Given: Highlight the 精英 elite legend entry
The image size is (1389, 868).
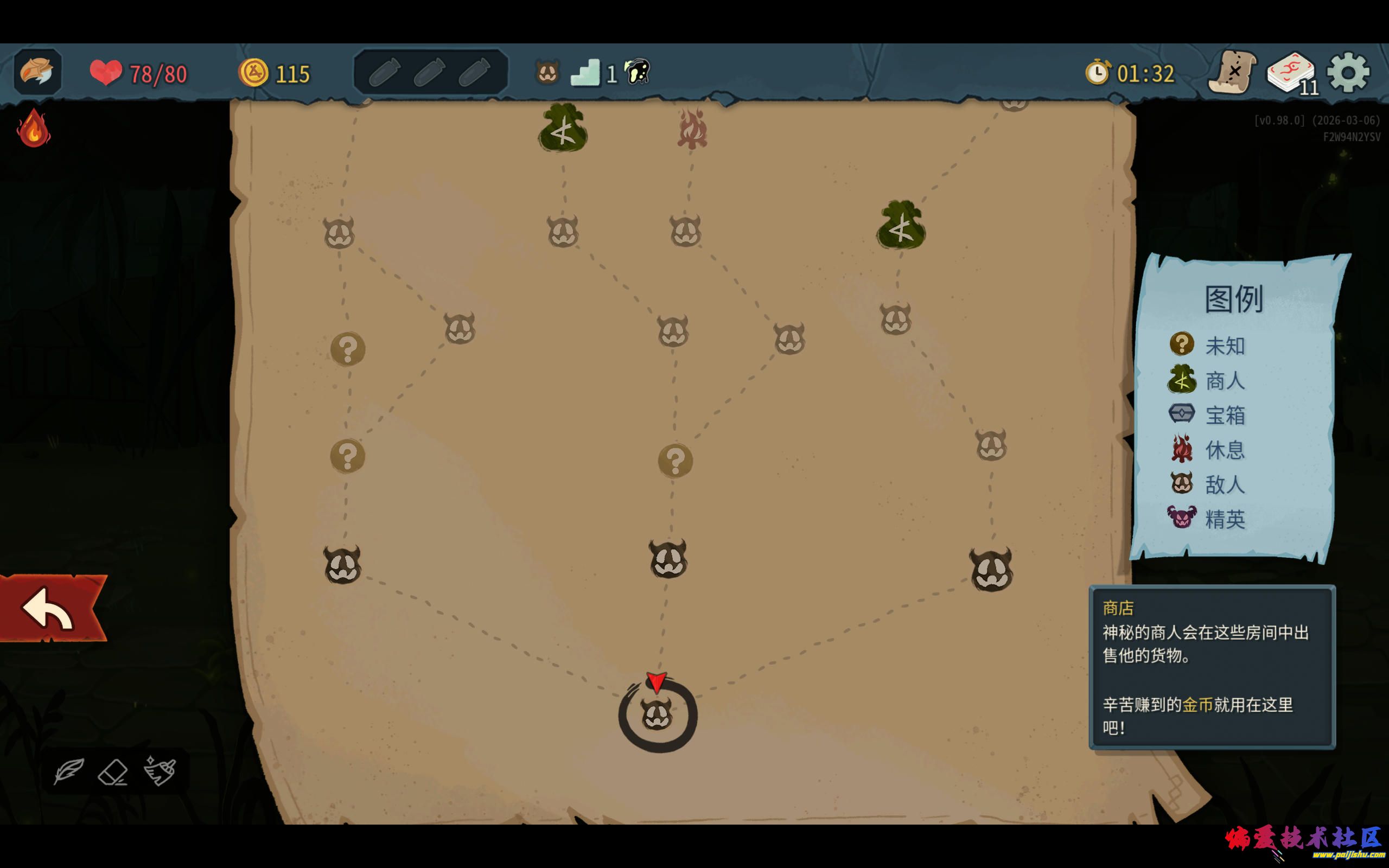Looking at the screenshot, I should (1208, 519).
